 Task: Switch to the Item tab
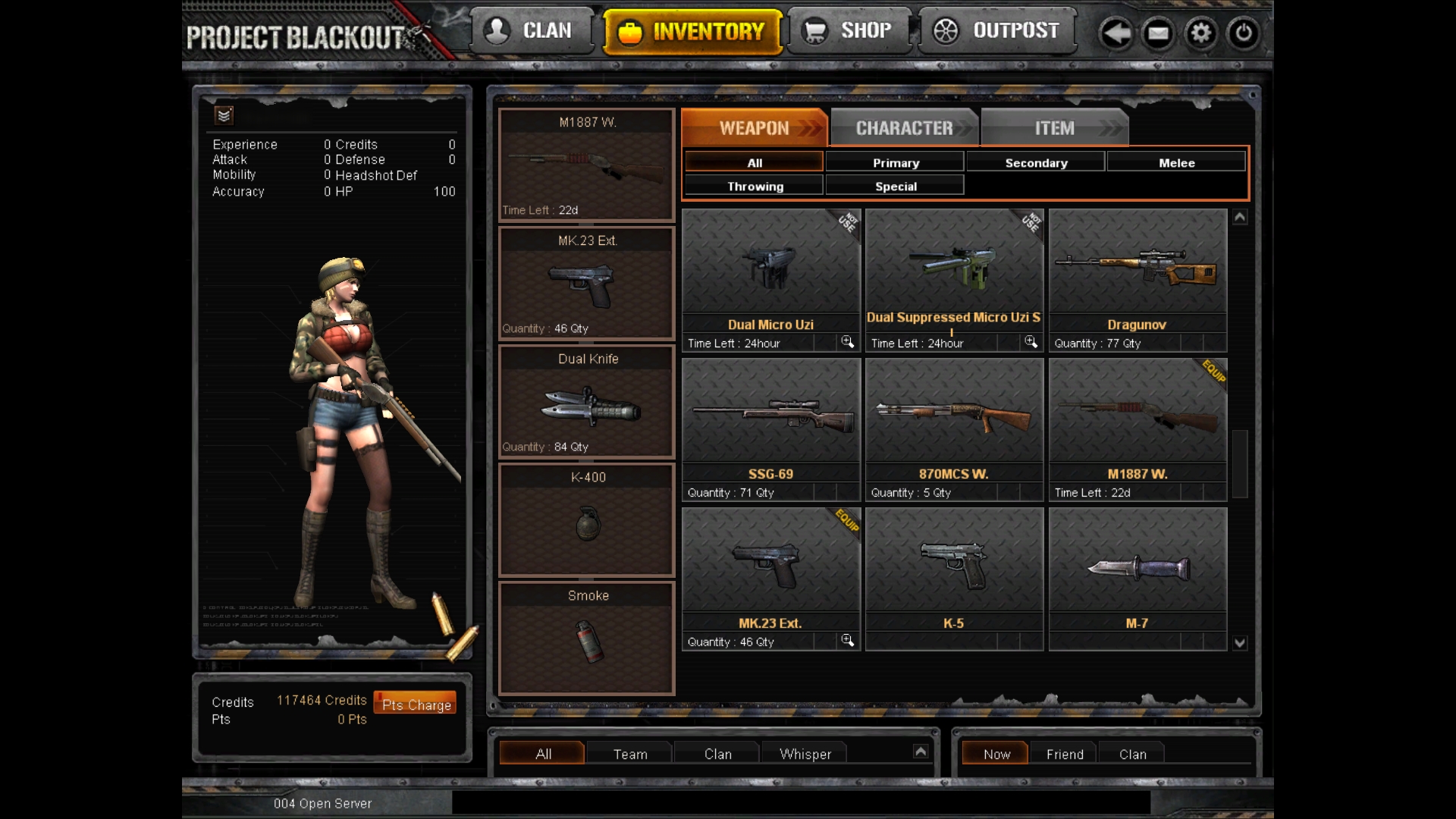[x=1054, y=128]
